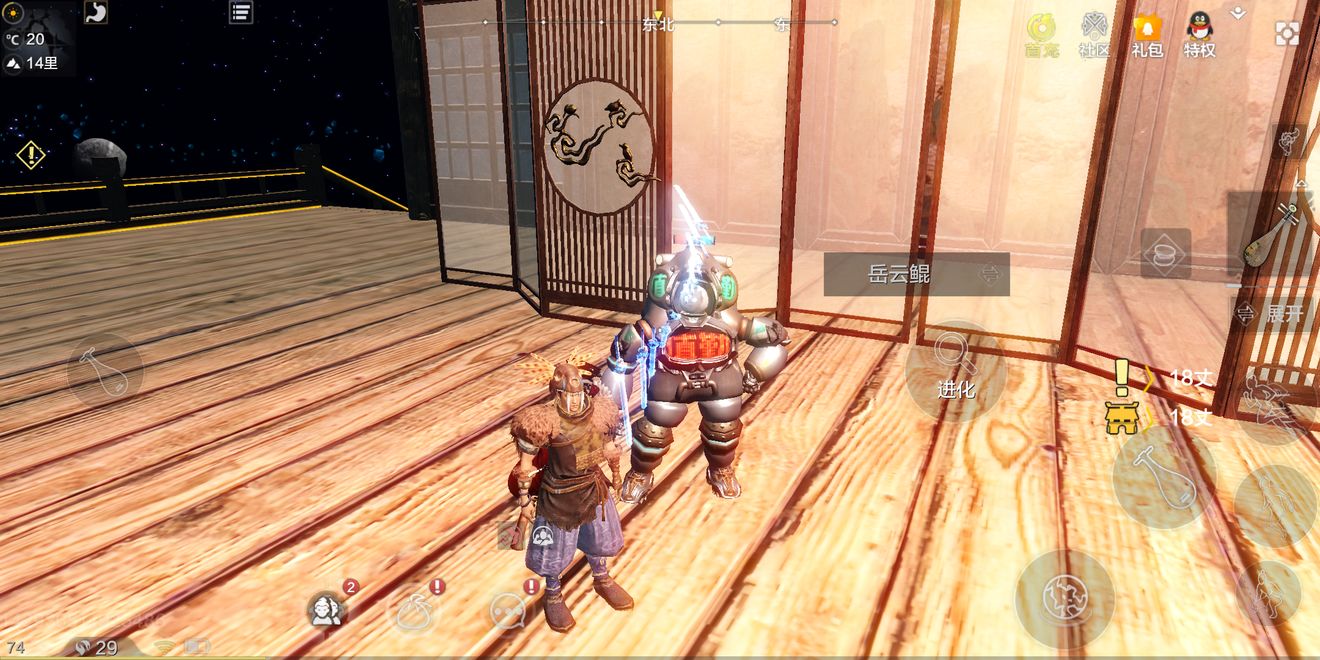Open the chat speech bubble icon
The height and width of the screenshot is (660, 1320).
point(510,610)
